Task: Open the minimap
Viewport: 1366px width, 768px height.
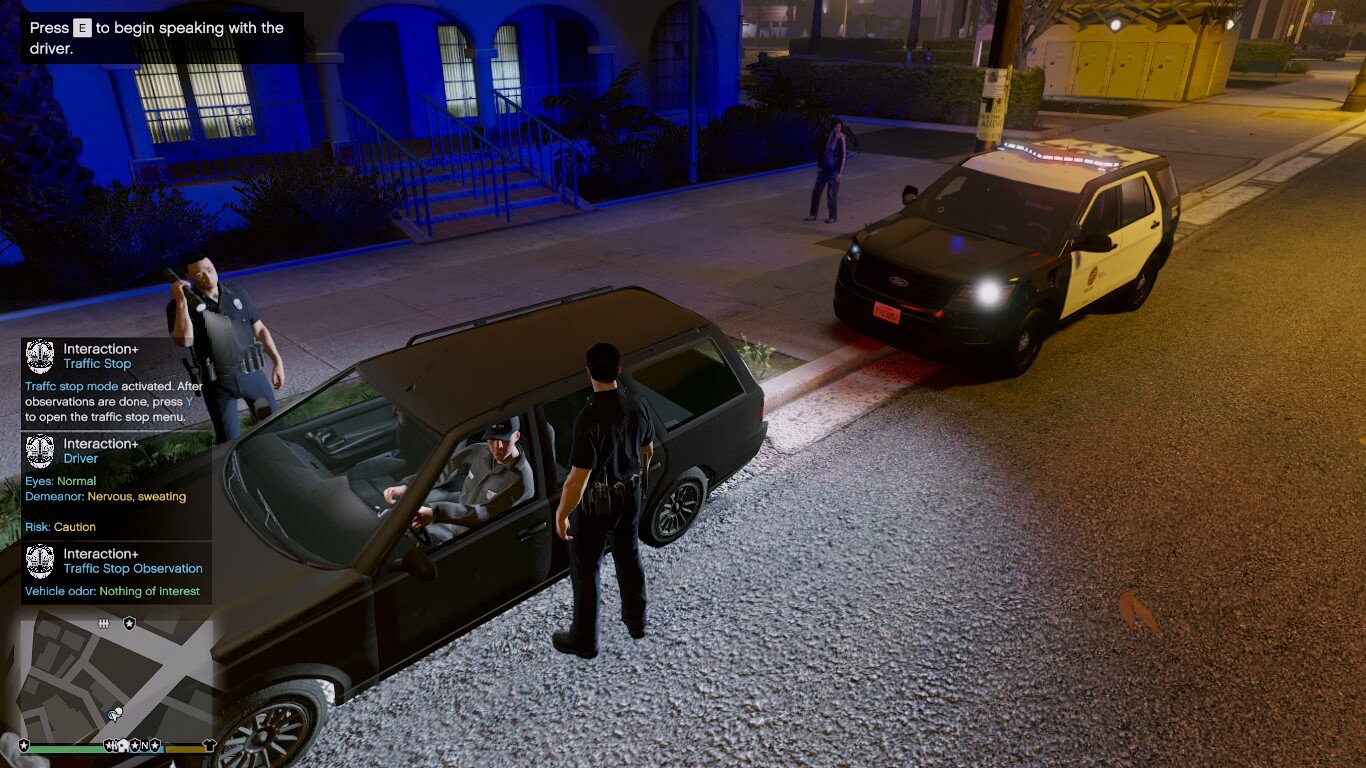Action: pos(115,680)
